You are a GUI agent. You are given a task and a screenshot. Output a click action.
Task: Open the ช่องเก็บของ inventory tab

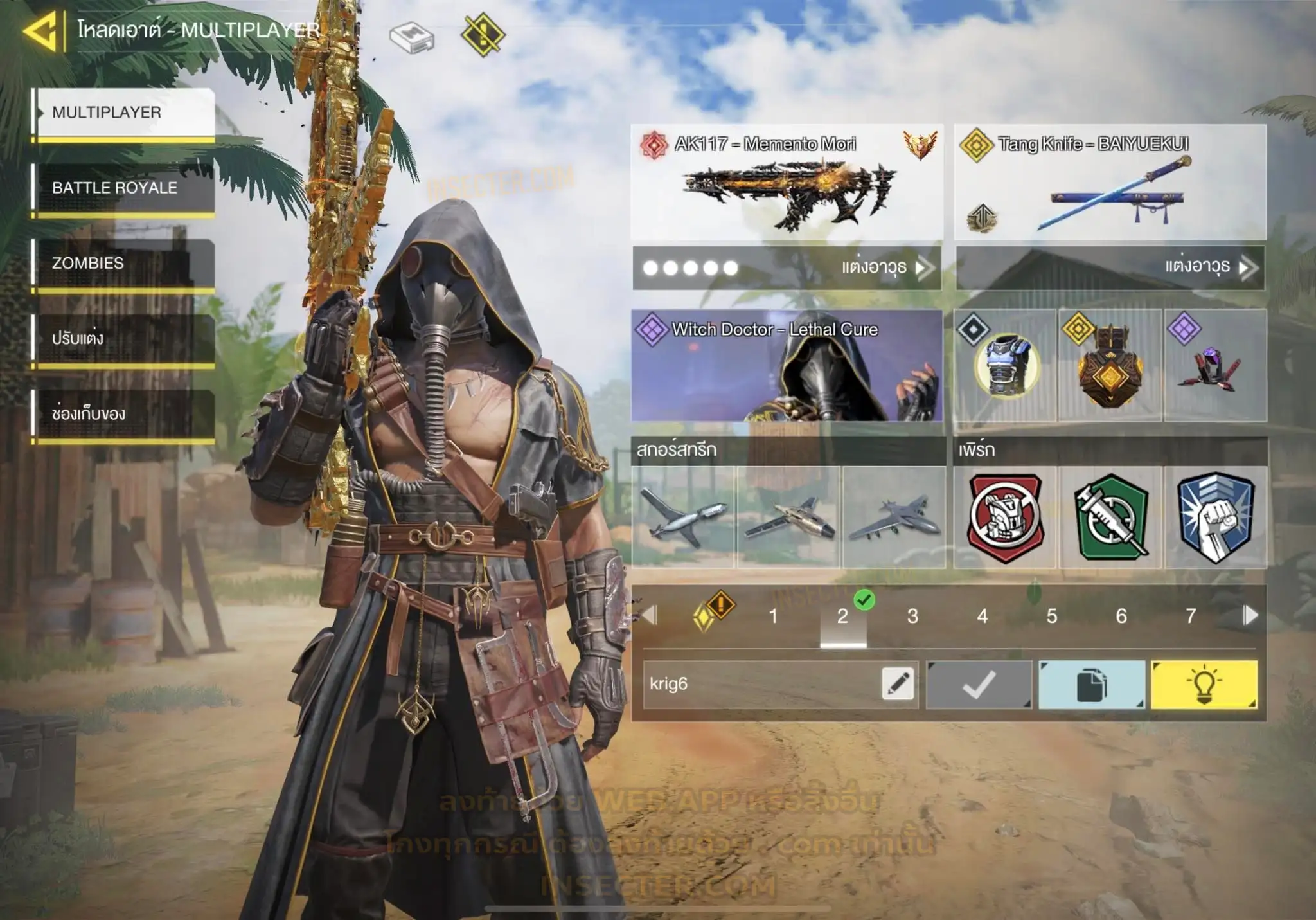point(125,413)
